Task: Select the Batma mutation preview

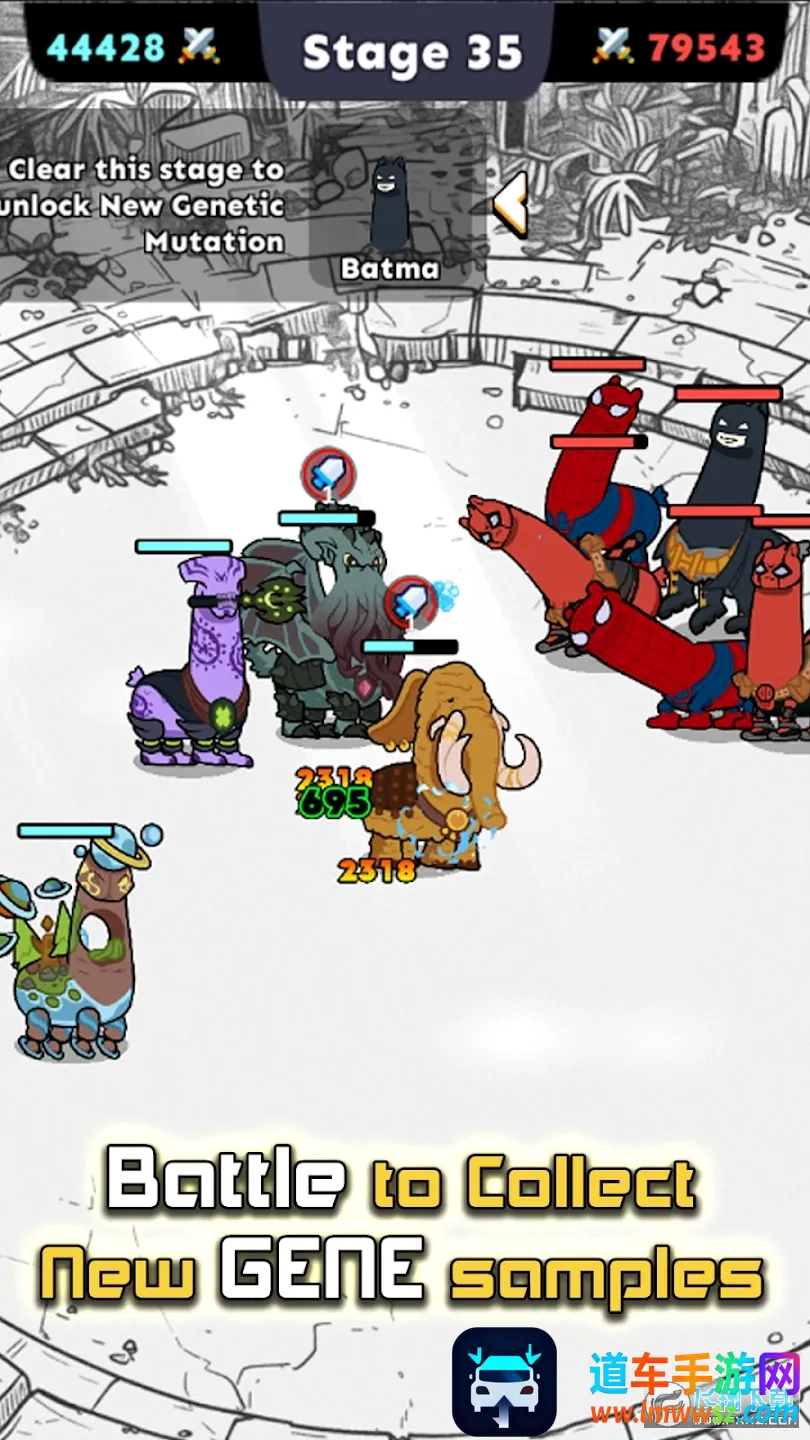Action: [390, 215]
